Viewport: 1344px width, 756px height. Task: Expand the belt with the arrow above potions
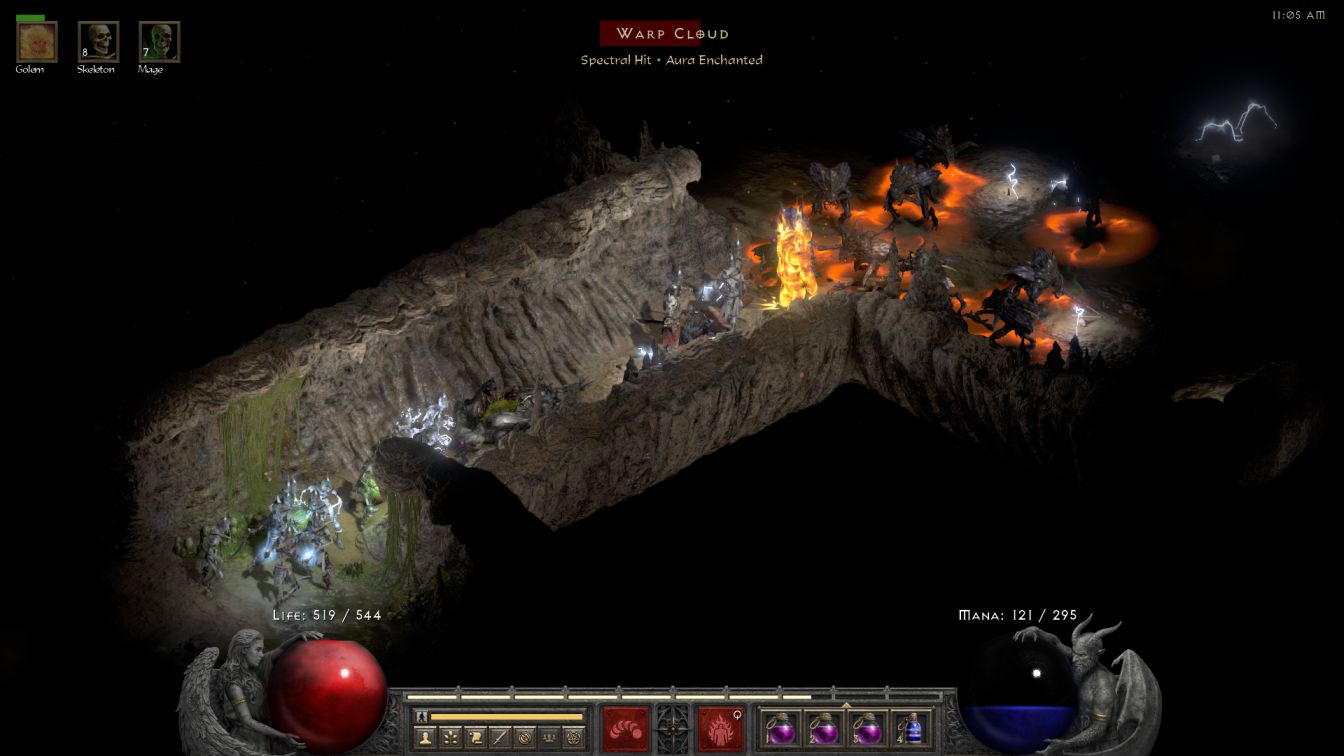[846, 705]
